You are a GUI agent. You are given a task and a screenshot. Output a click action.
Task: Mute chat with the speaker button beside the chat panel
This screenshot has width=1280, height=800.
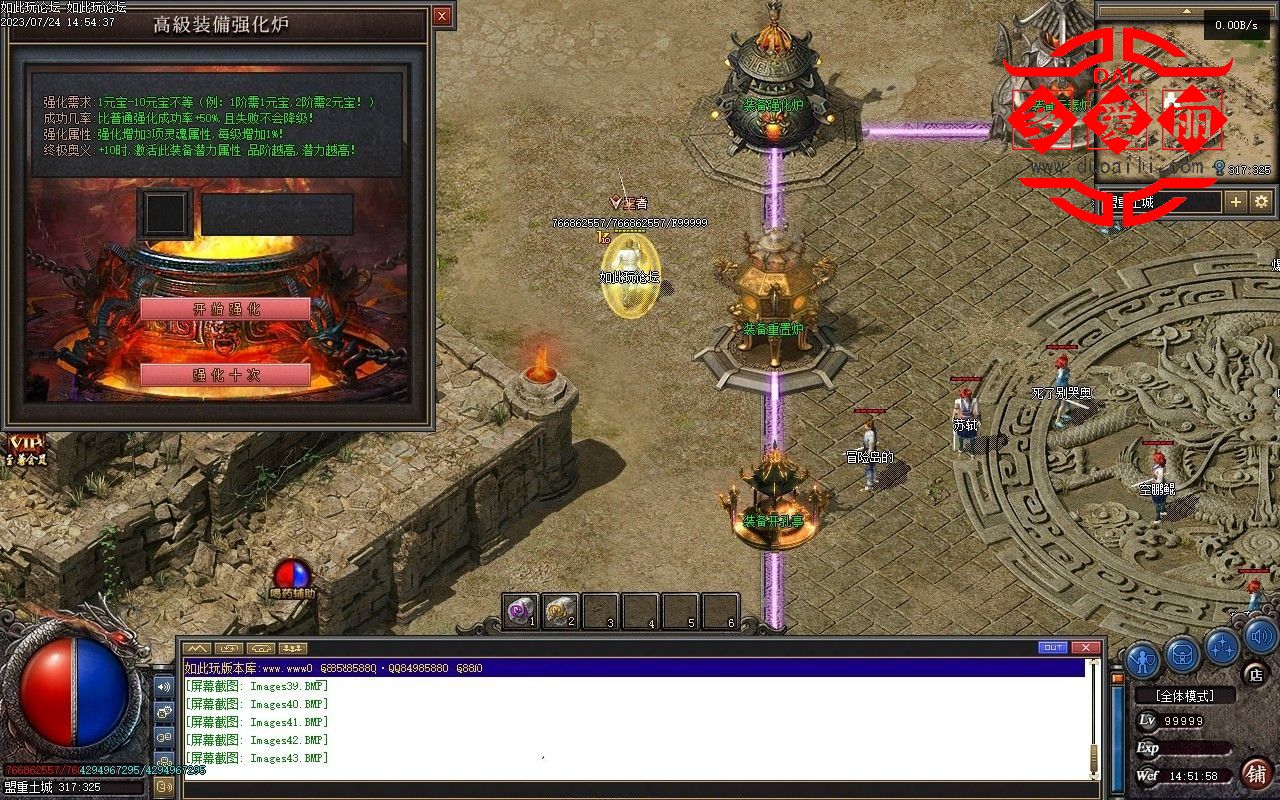tap(163, 687)
